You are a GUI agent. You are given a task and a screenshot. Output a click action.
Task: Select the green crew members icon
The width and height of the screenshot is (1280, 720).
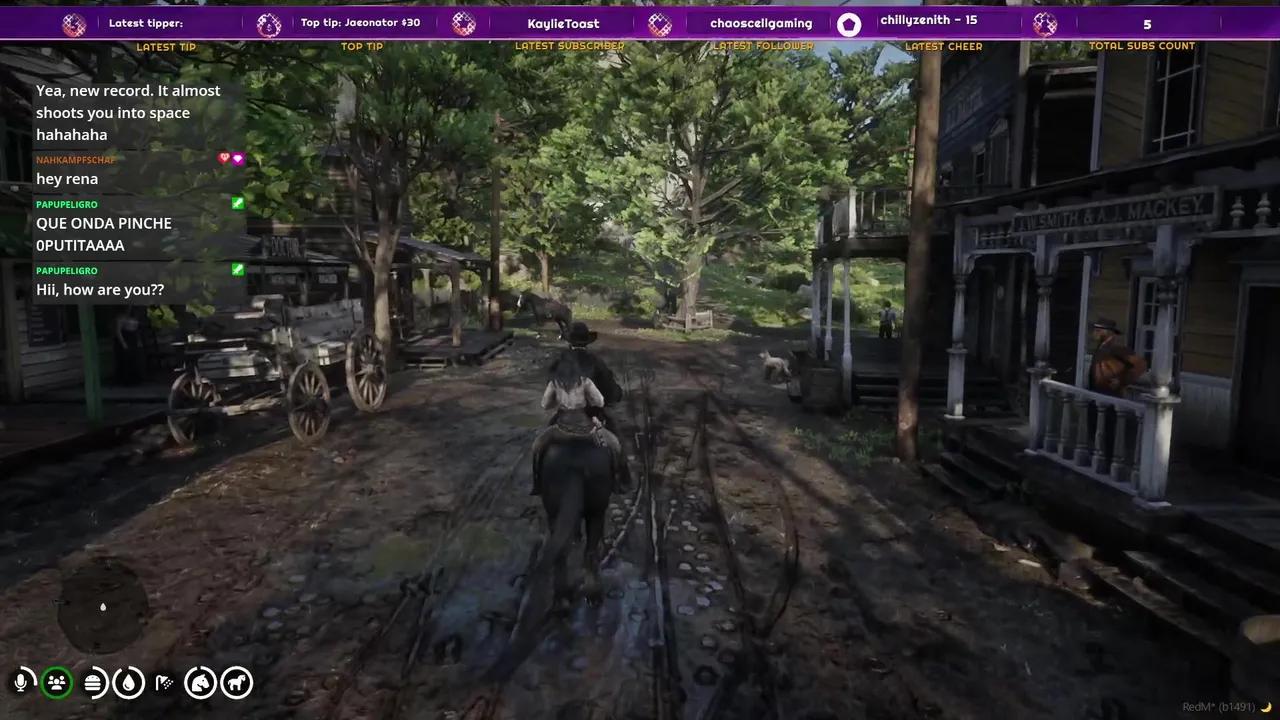(56, 682)
